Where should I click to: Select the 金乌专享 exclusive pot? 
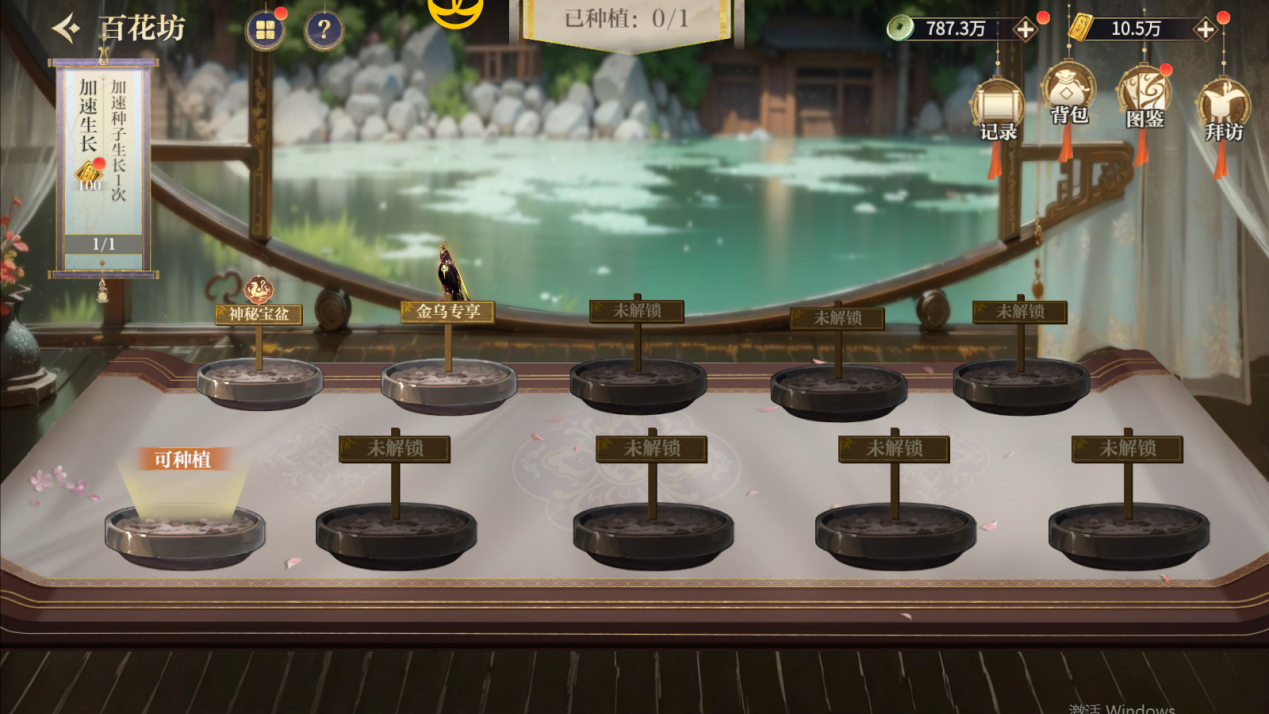coord(448,384)
